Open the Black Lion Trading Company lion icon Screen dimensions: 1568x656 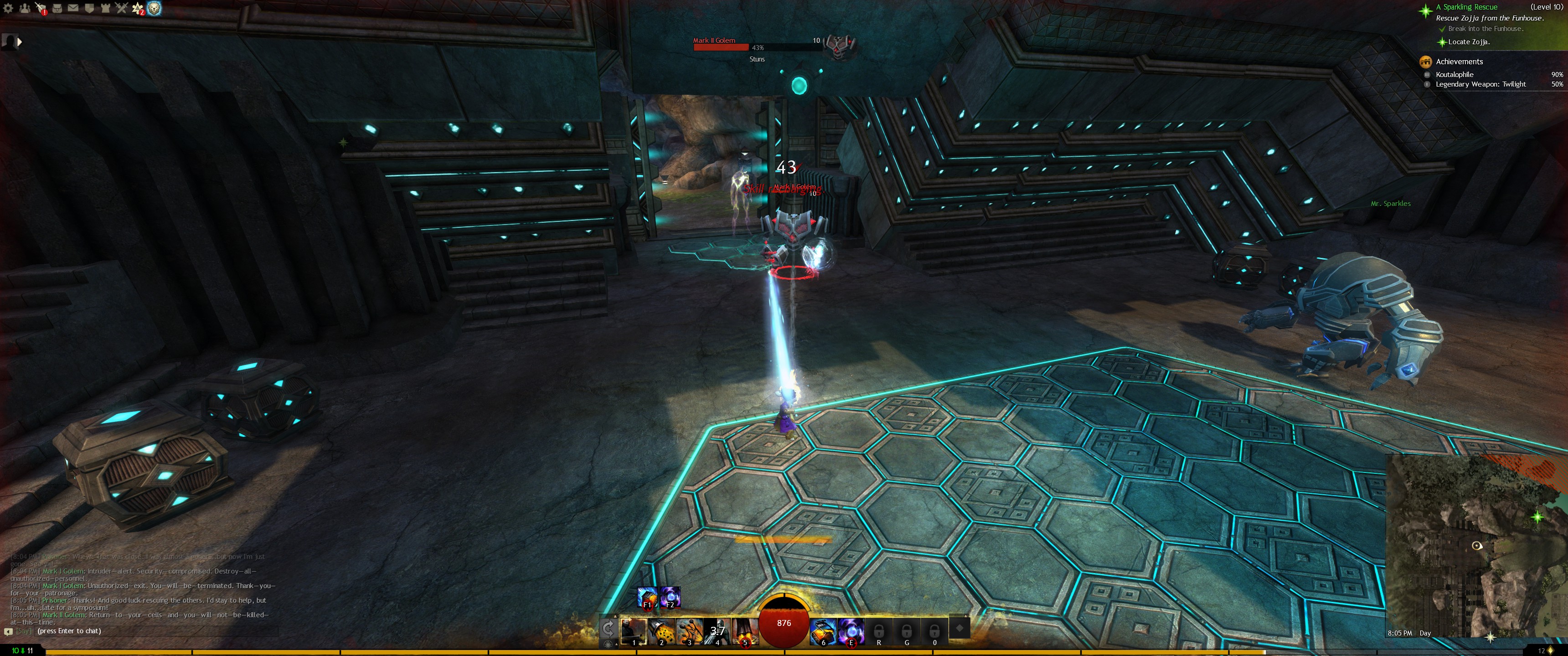[x=155, y=9]
